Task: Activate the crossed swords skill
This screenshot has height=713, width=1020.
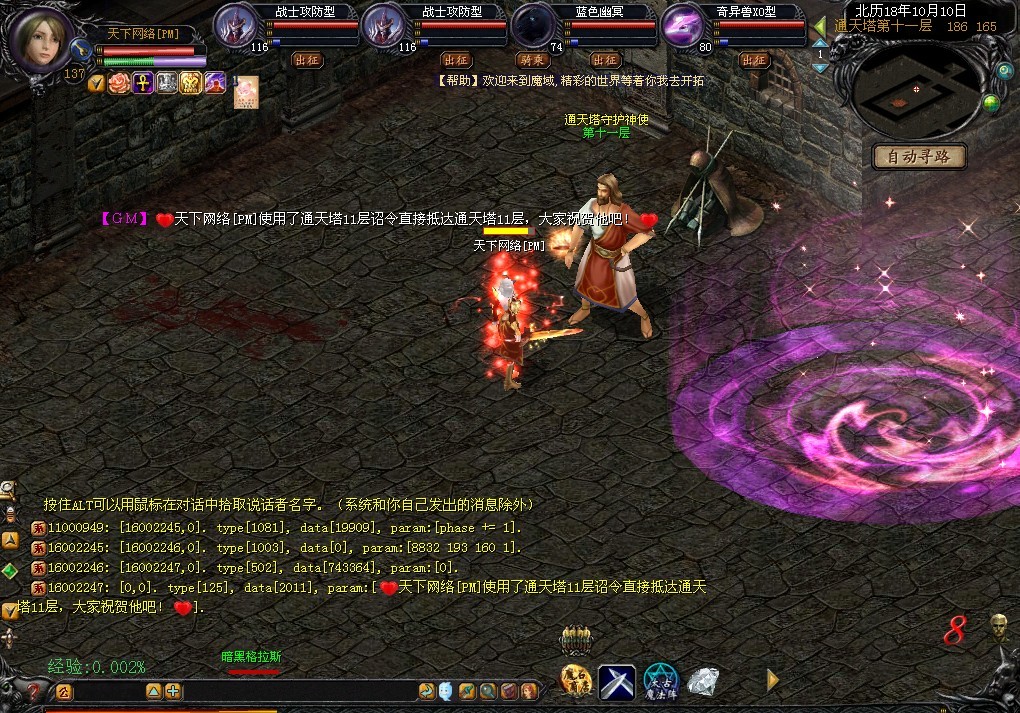Action: [617, 682]
